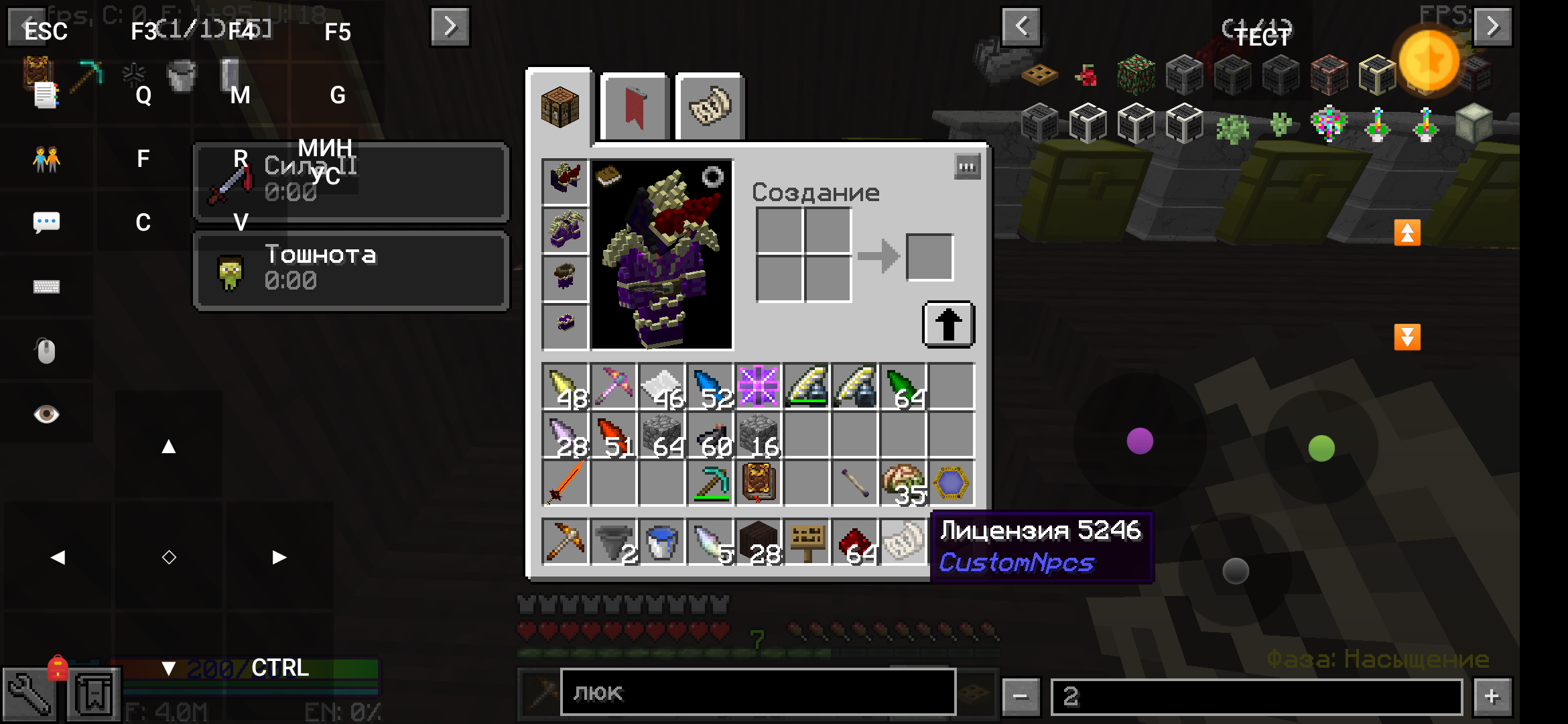
Task: Select the crafting table inventory tab
Action: click(560, 107)
